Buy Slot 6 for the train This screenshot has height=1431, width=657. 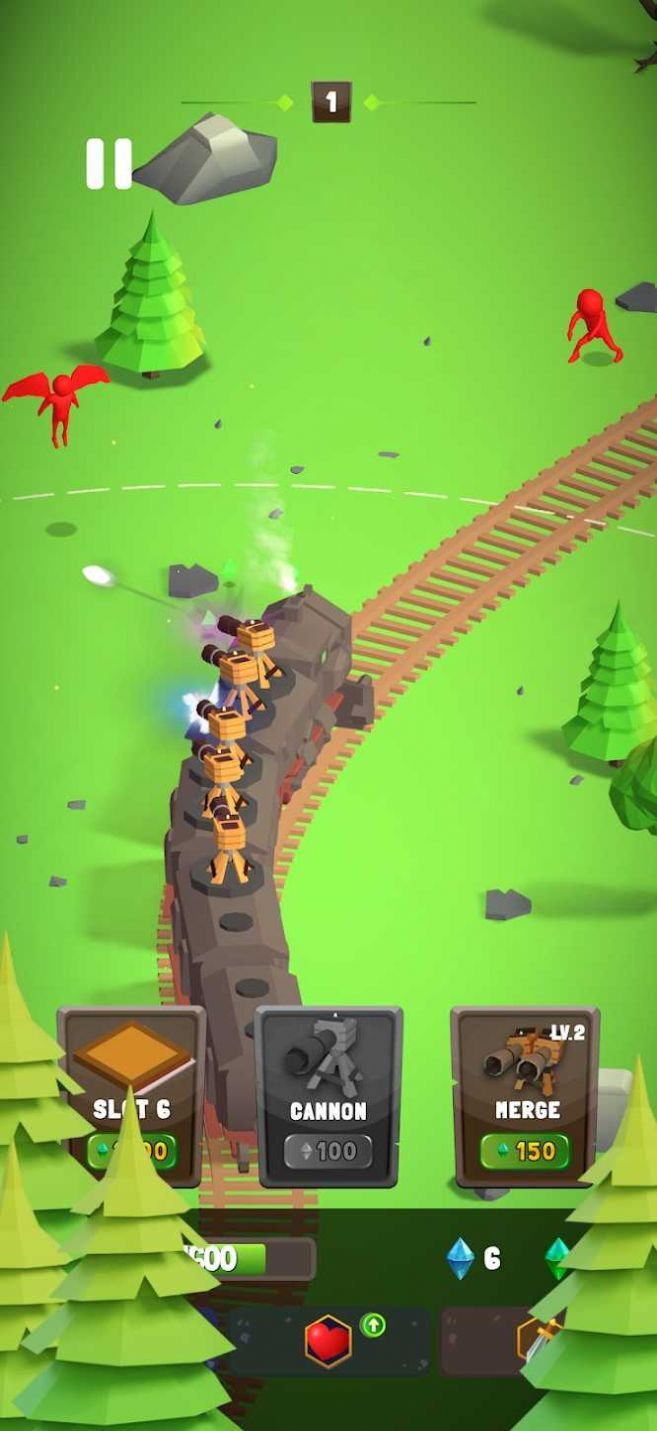(x=131, y=1096)
